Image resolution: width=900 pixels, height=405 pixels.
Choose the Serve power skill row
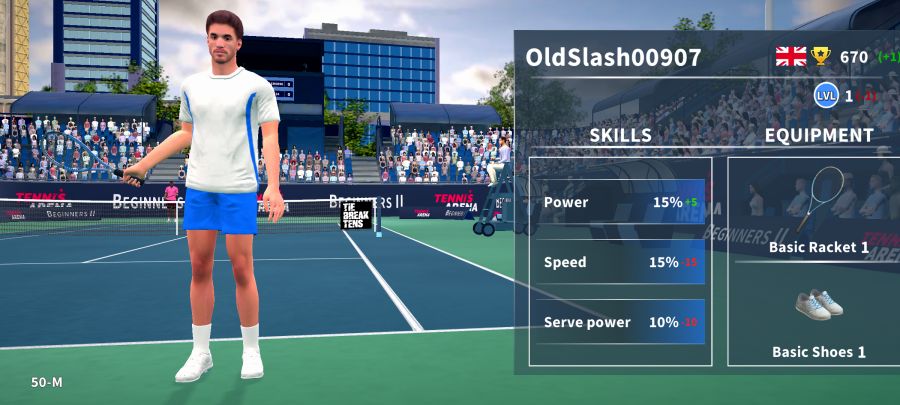point(620,322)
